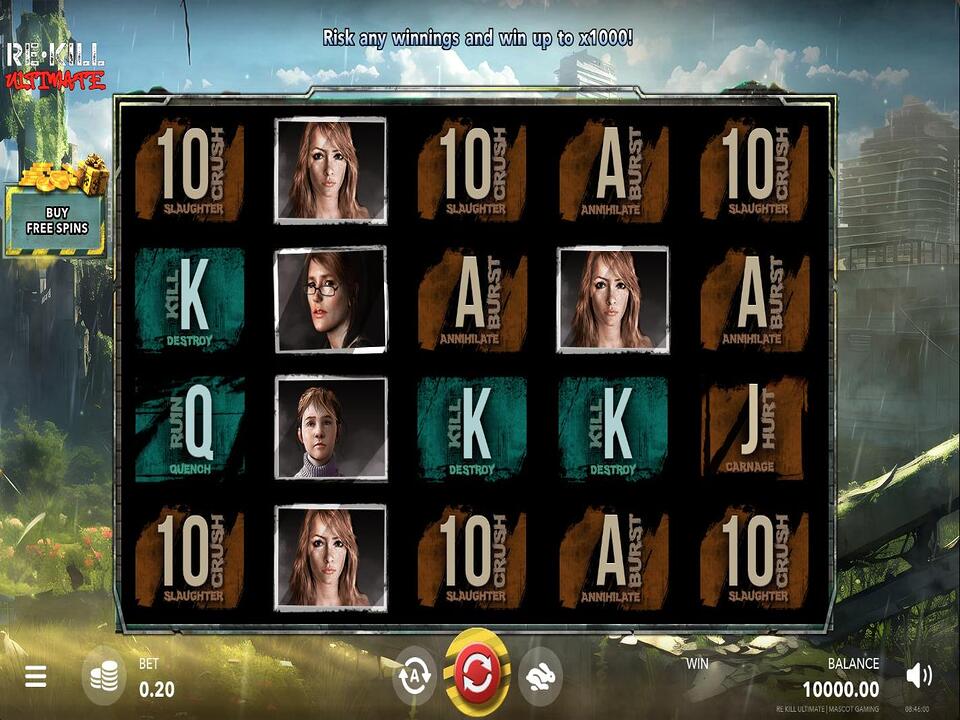
Task: Toggle turbo mode with the rabbit icon
Action: (538, 675)
